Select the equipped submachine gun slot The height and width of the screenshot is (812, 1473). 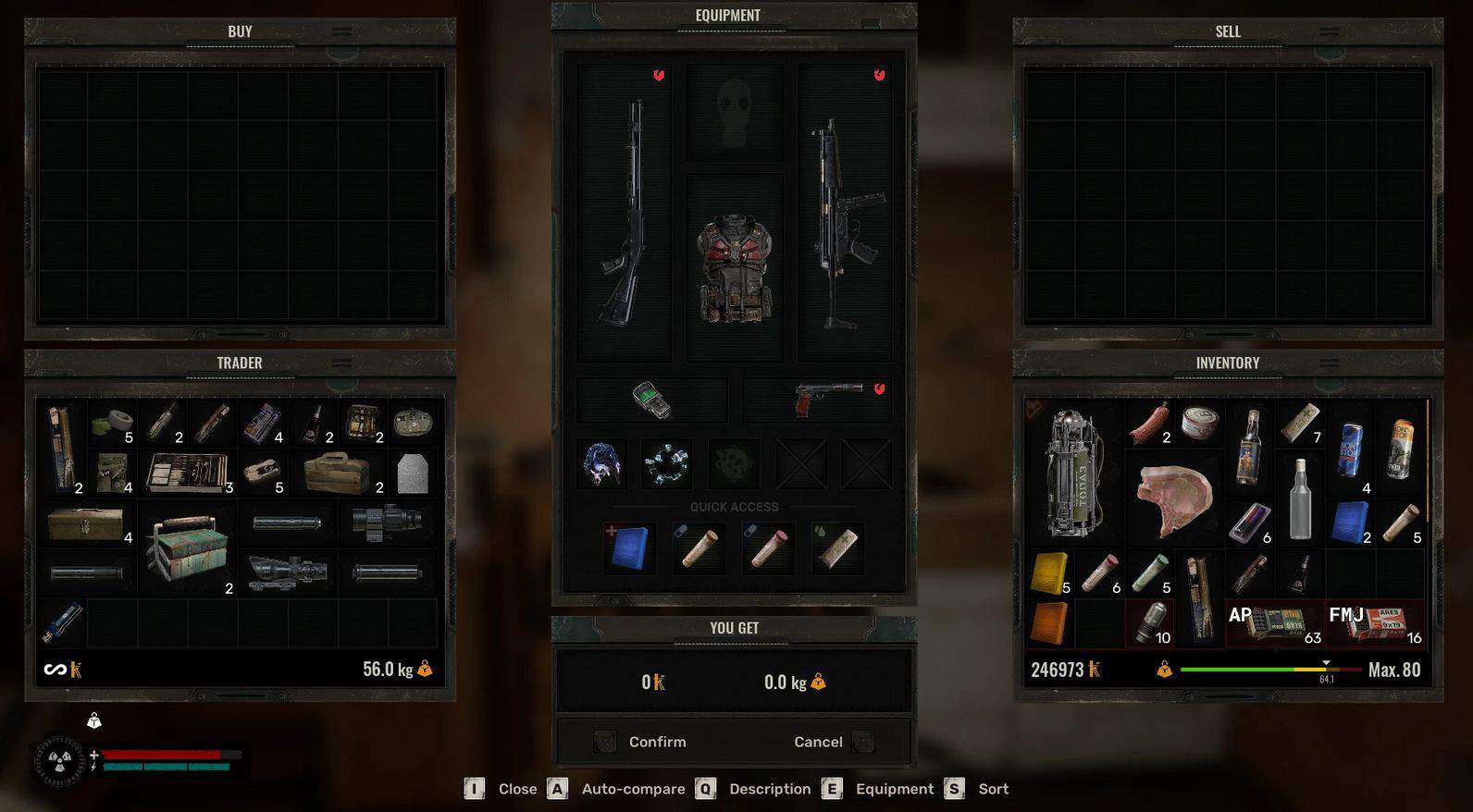pyautogui.click(x=844, y=213)
